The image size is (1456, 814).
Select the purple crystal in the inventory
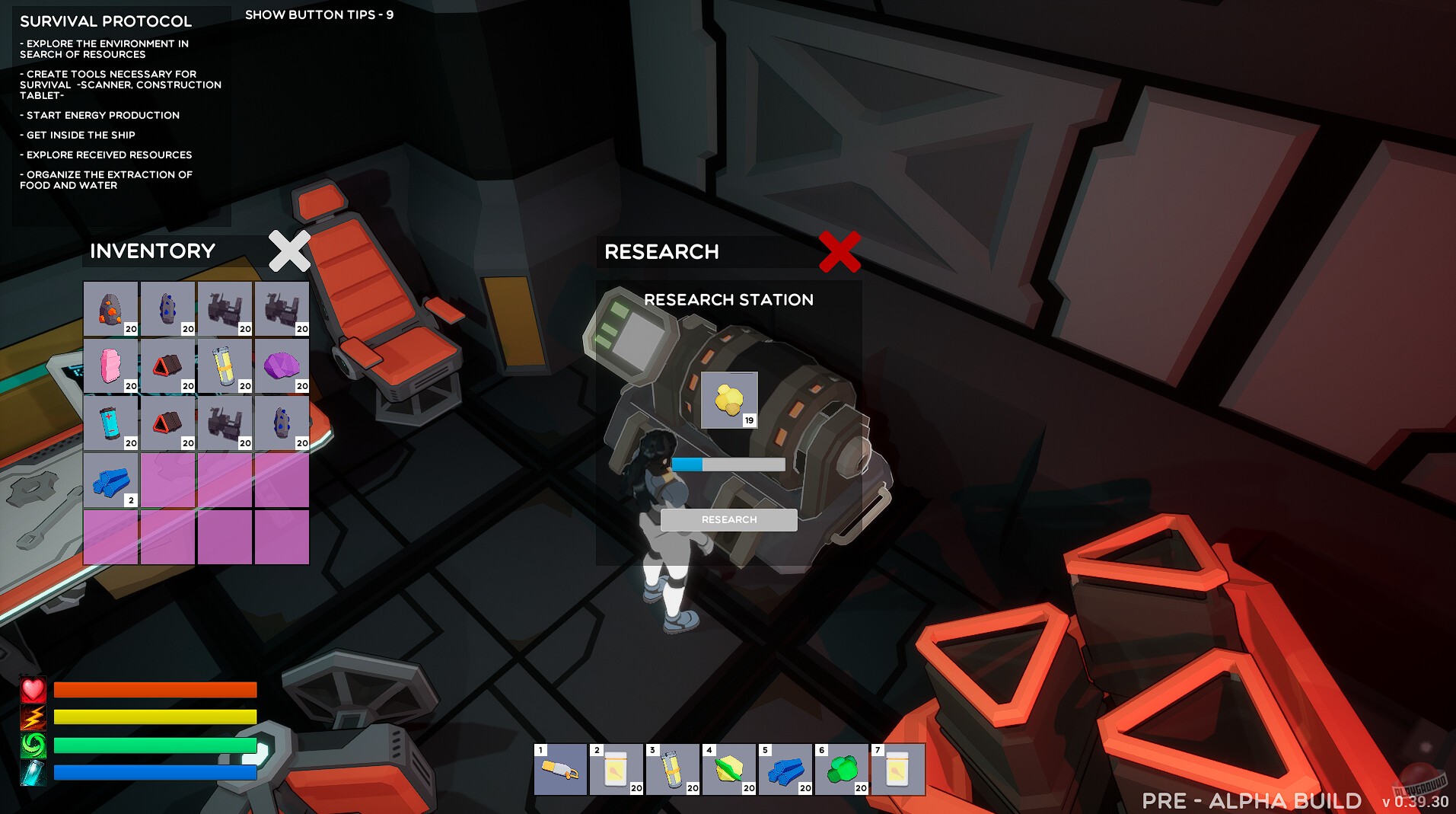point(282,366)
